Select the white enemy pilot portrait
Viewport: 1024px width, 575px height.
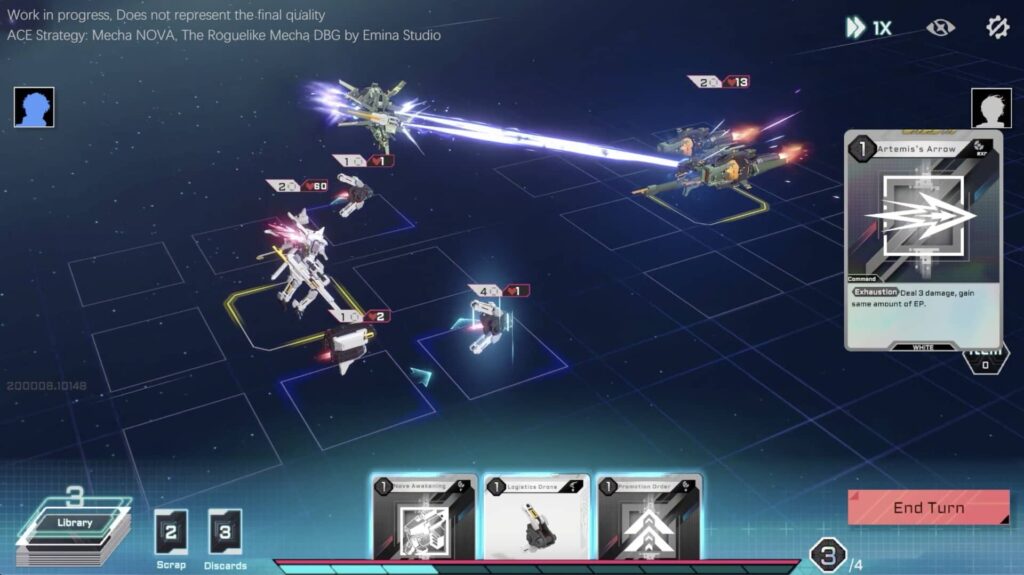click(x=991, y=108)
